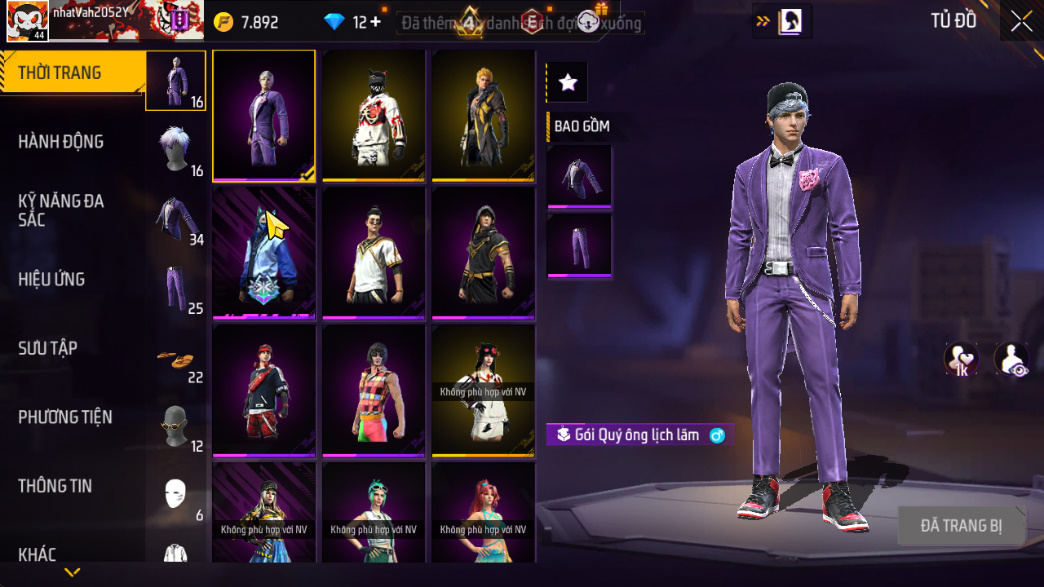Screen dimensions: 1044x587
Task: Open the player profile avatar
Action: [26, 20]
